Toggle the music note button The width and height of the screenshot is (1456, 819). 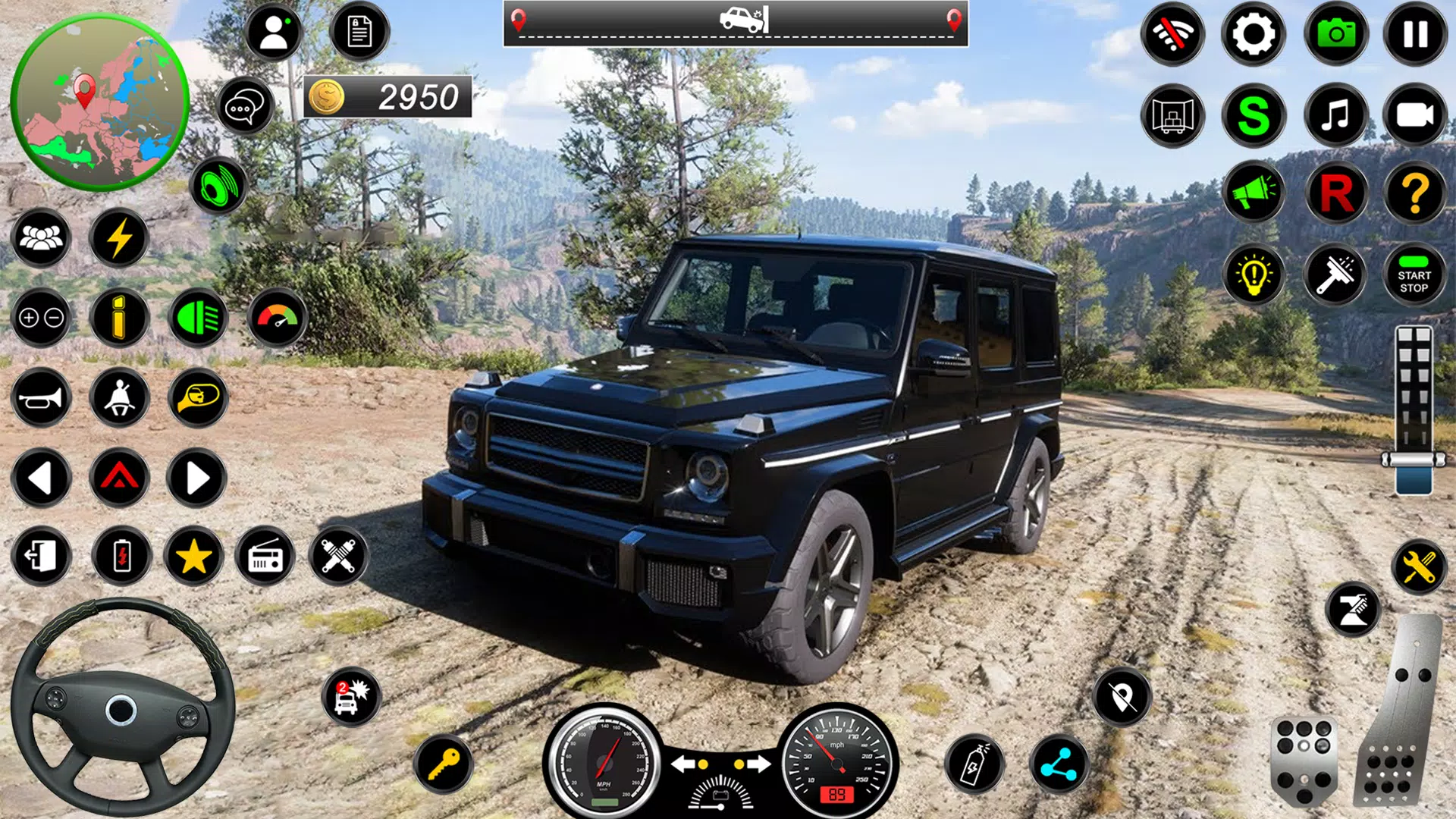(1335, 115)
